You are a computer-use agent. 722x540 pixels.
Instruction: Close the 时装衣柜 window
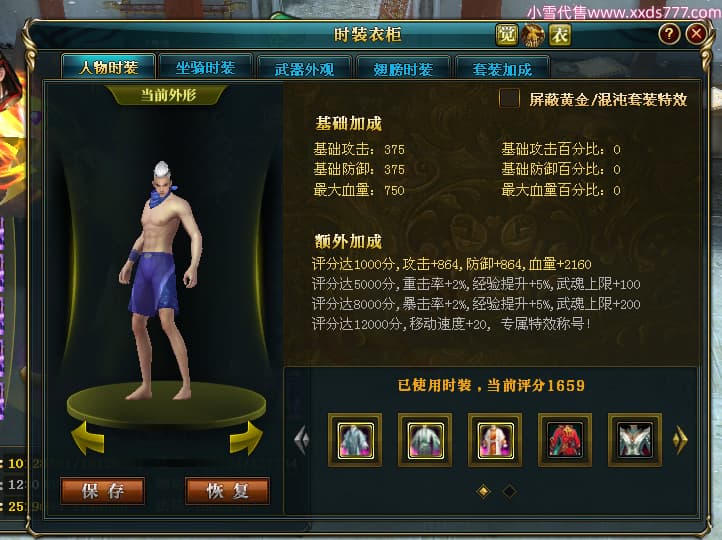click(x=696, y=34)
